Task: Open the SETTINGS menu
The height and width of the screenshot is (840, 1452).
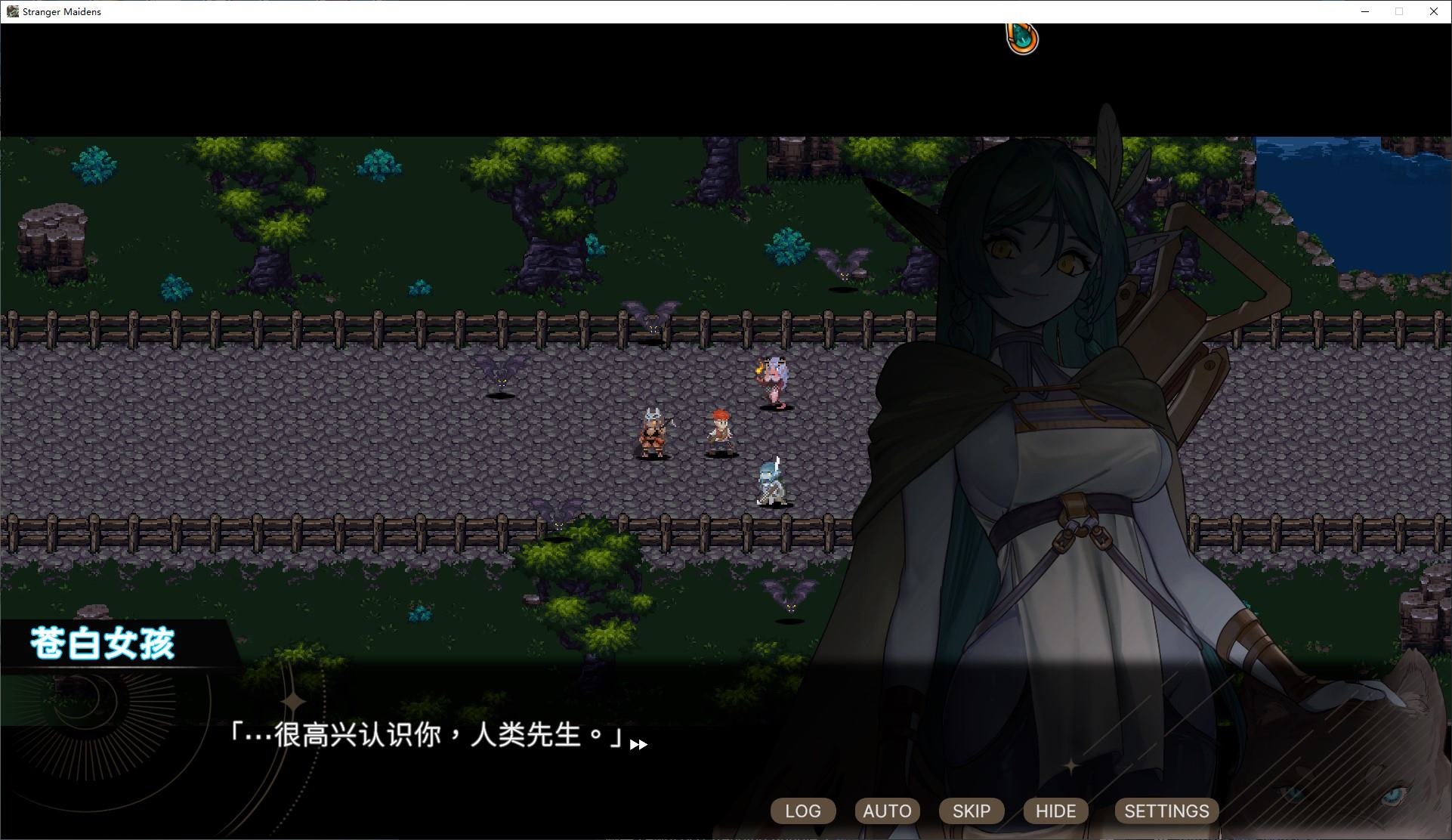Action: click(1166, 811)
